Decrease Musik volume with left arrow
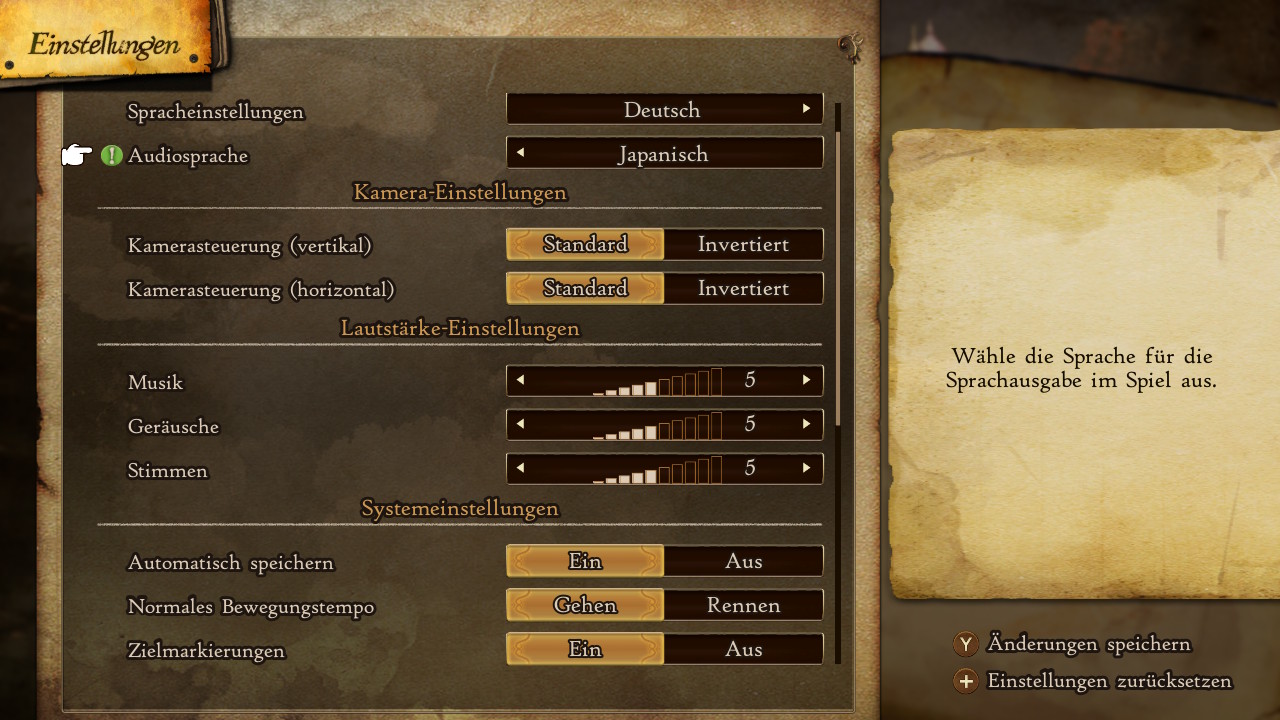 coord(520,380)
